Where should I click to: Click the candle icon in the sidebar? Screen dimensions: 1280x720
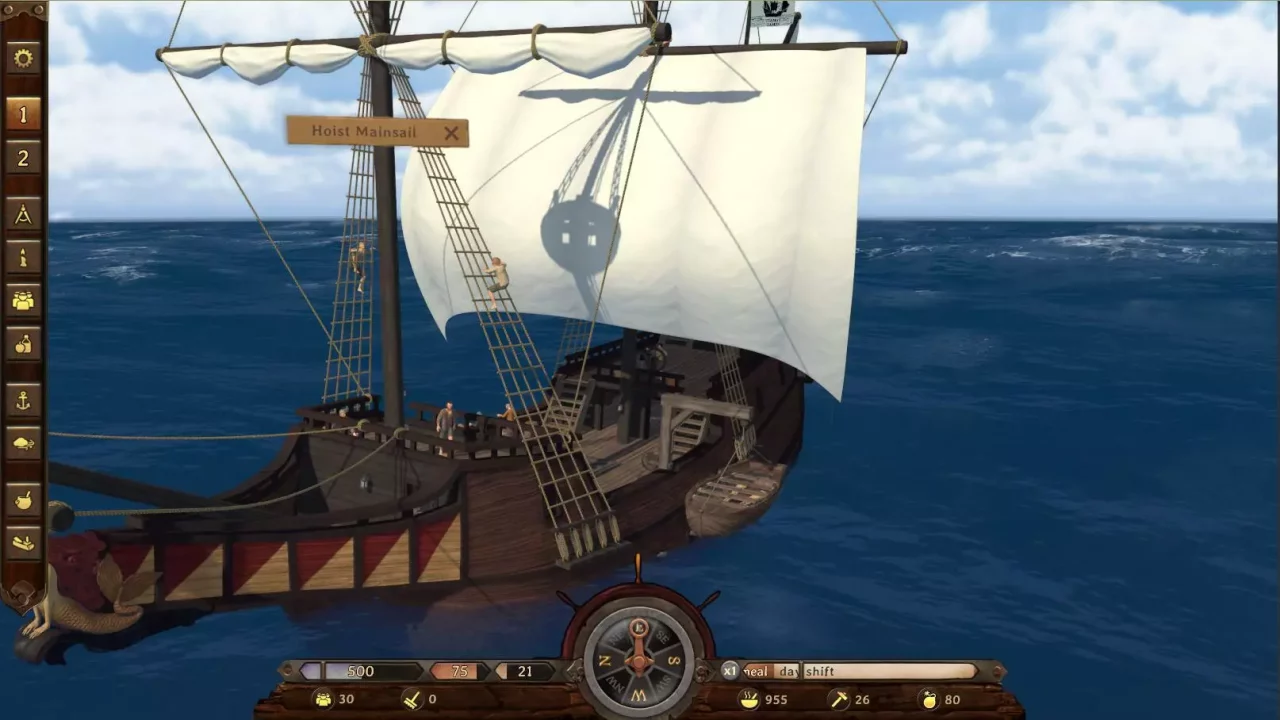click(x=22, y=257)
